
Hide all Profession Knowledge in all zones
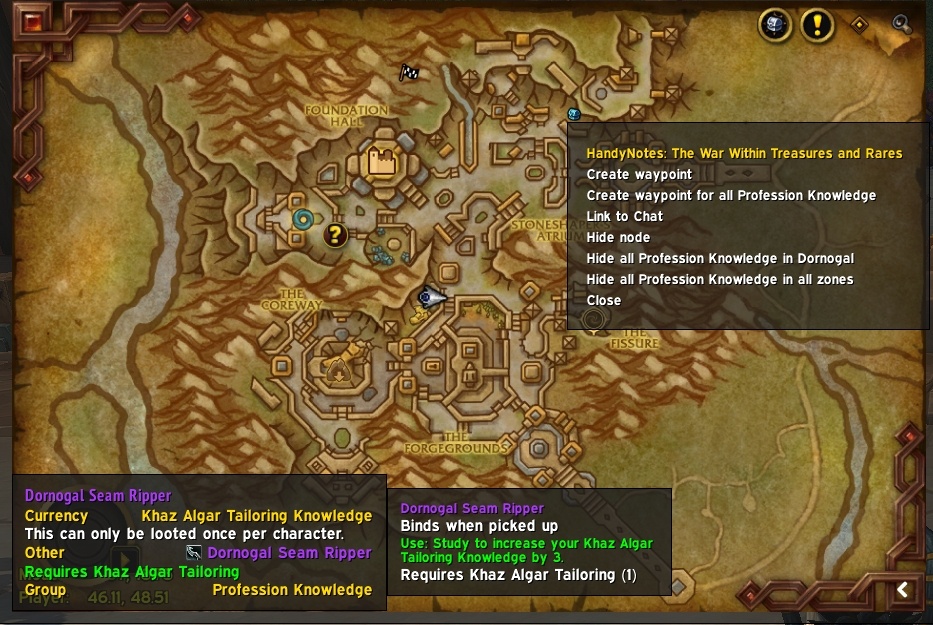720,280
